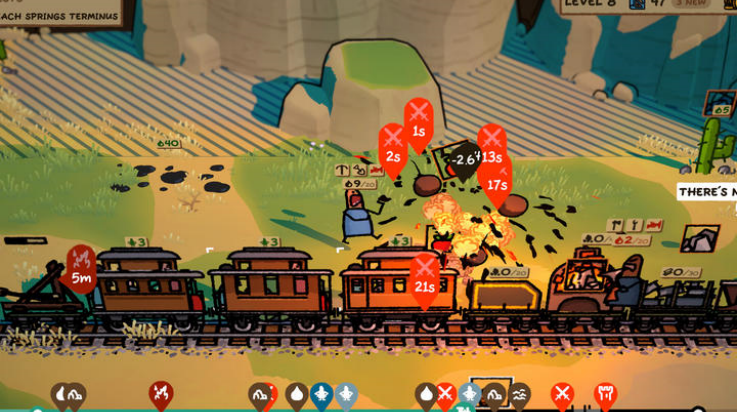This screenshot has width=737, height=412.
Task: Click the Springs Terminus location banner
Action: [x=62, y=14]
